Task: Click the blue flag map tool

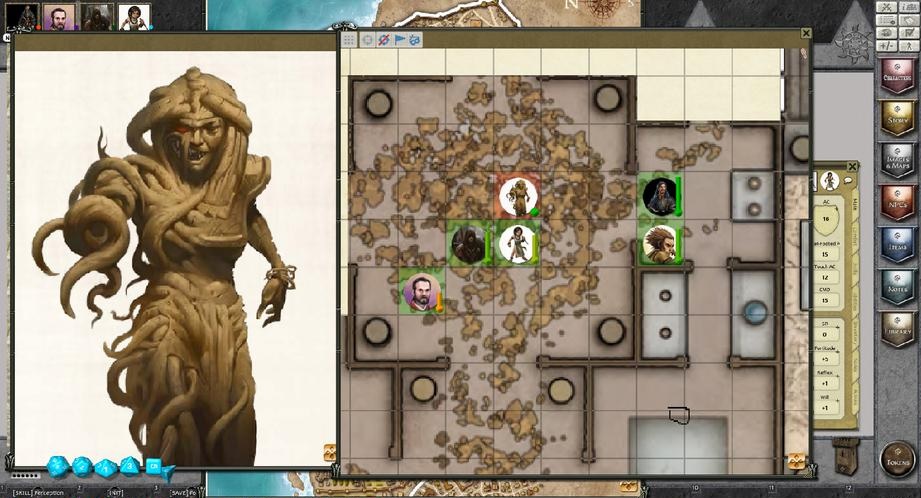Action: click(x=399, y=40)
